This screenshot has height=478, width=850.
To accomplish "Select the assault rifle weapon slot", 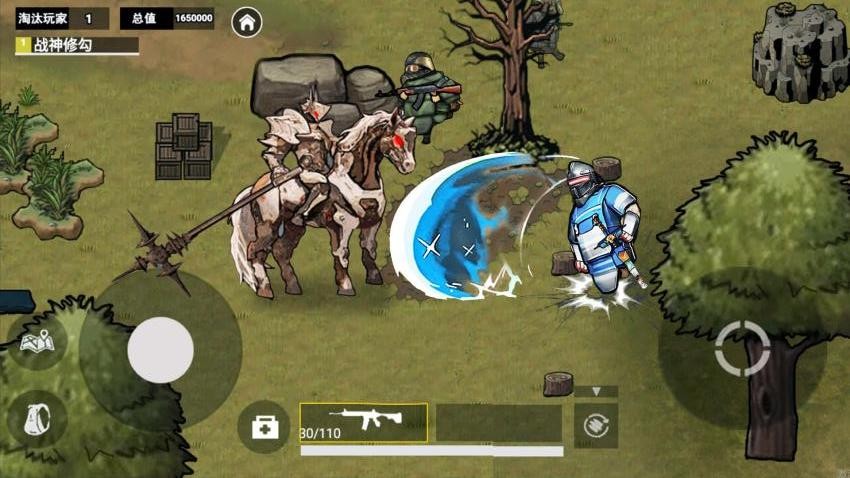I will click(x=364, y=422).
